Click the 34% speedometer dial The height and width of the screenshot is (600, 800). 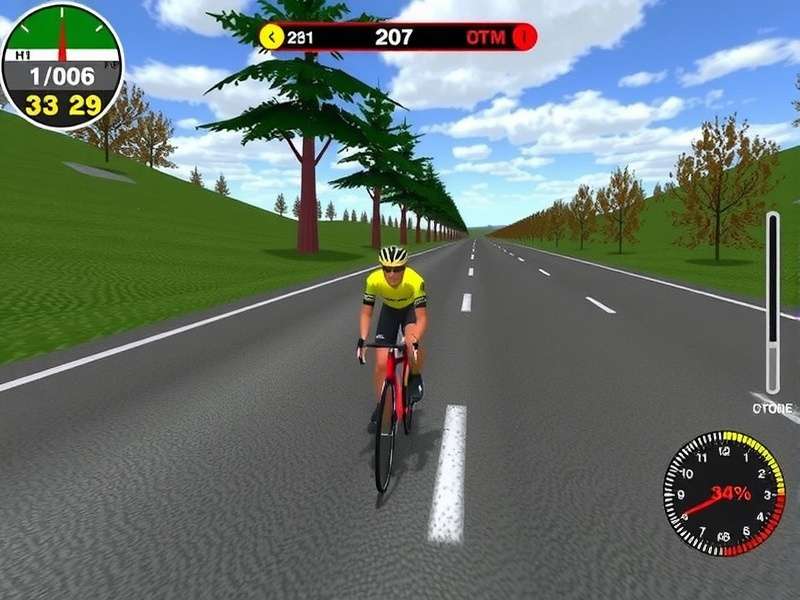click(x=724, y=493)
